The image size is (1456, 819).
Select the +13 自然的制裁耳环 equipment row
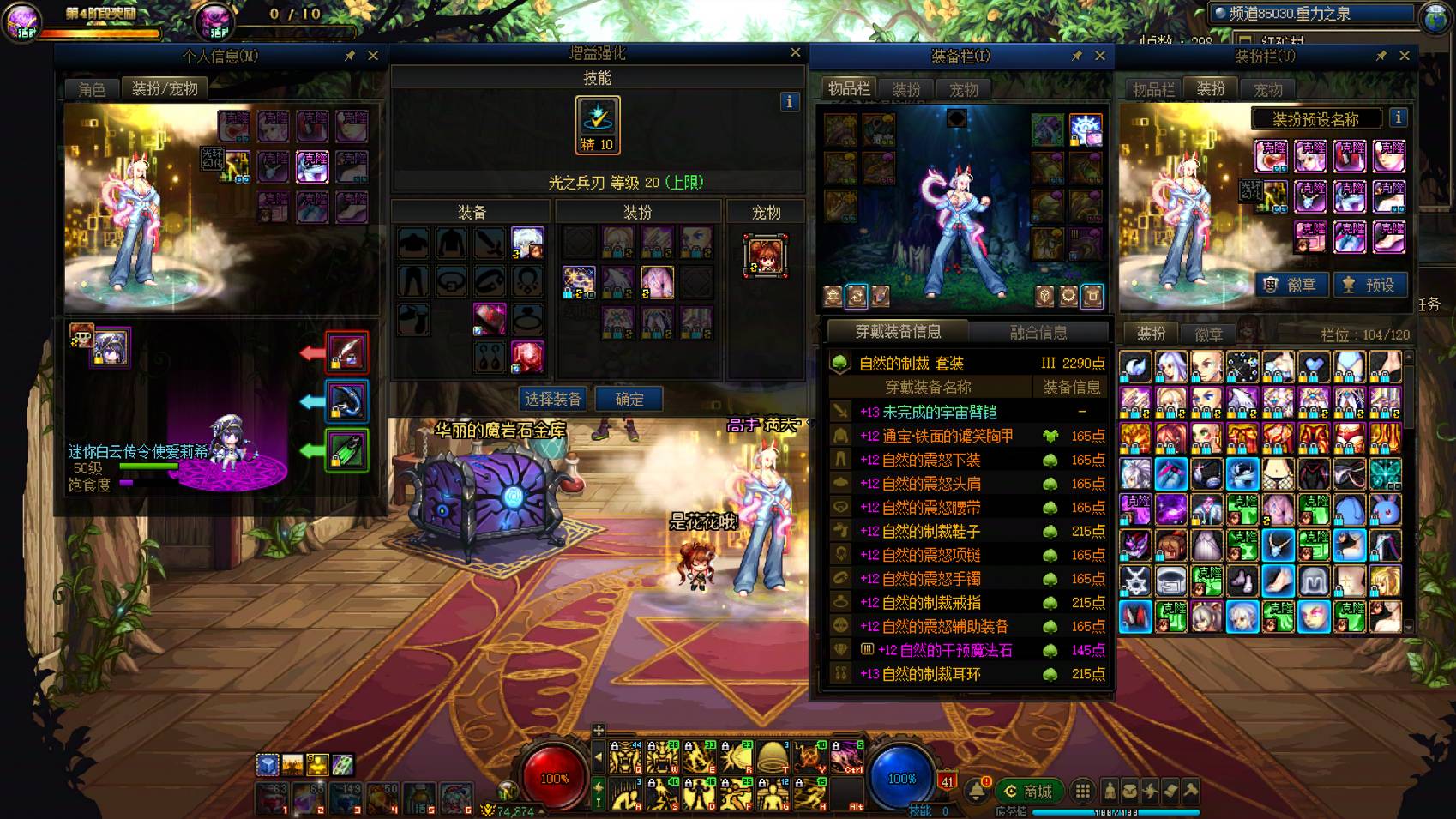tap(967, 674)
